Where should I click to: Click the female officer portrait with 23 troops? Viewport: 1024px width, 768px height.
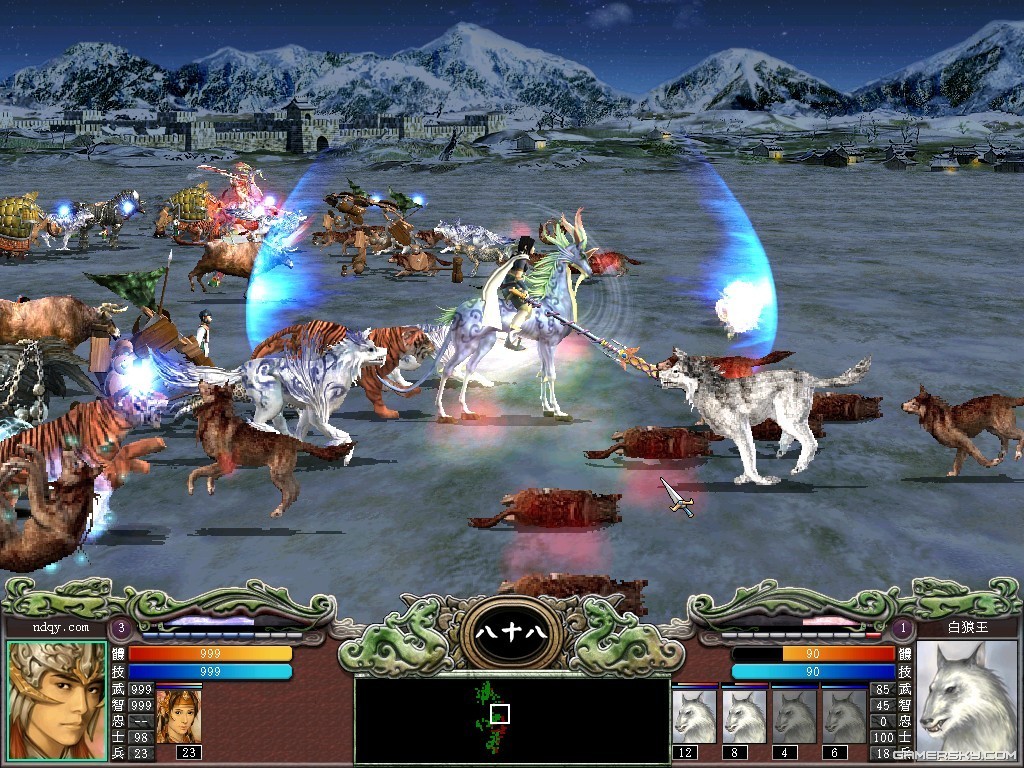(x=179, y=715)
